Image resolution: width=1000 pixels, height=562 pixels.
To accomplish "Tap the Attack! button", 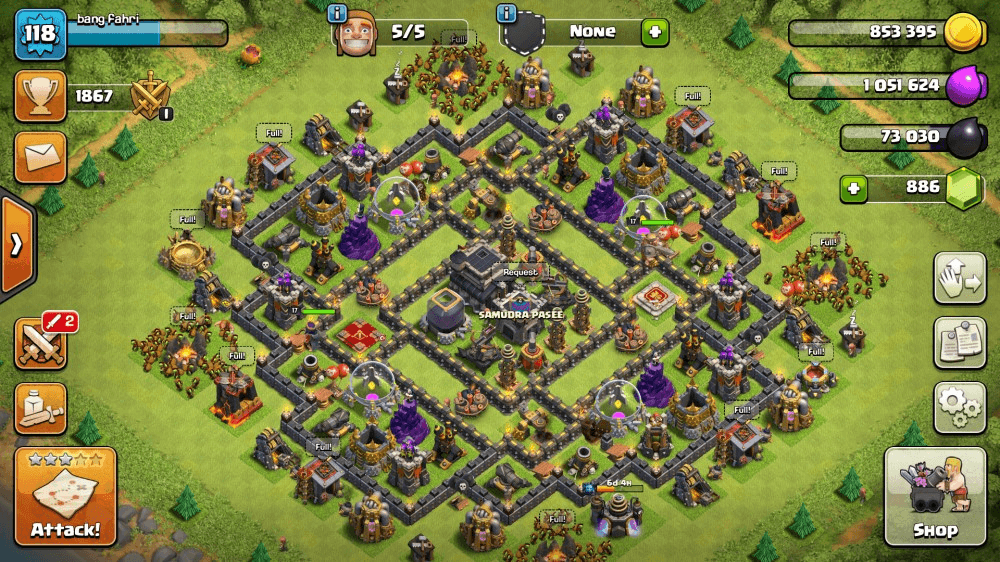I will 65,496.
